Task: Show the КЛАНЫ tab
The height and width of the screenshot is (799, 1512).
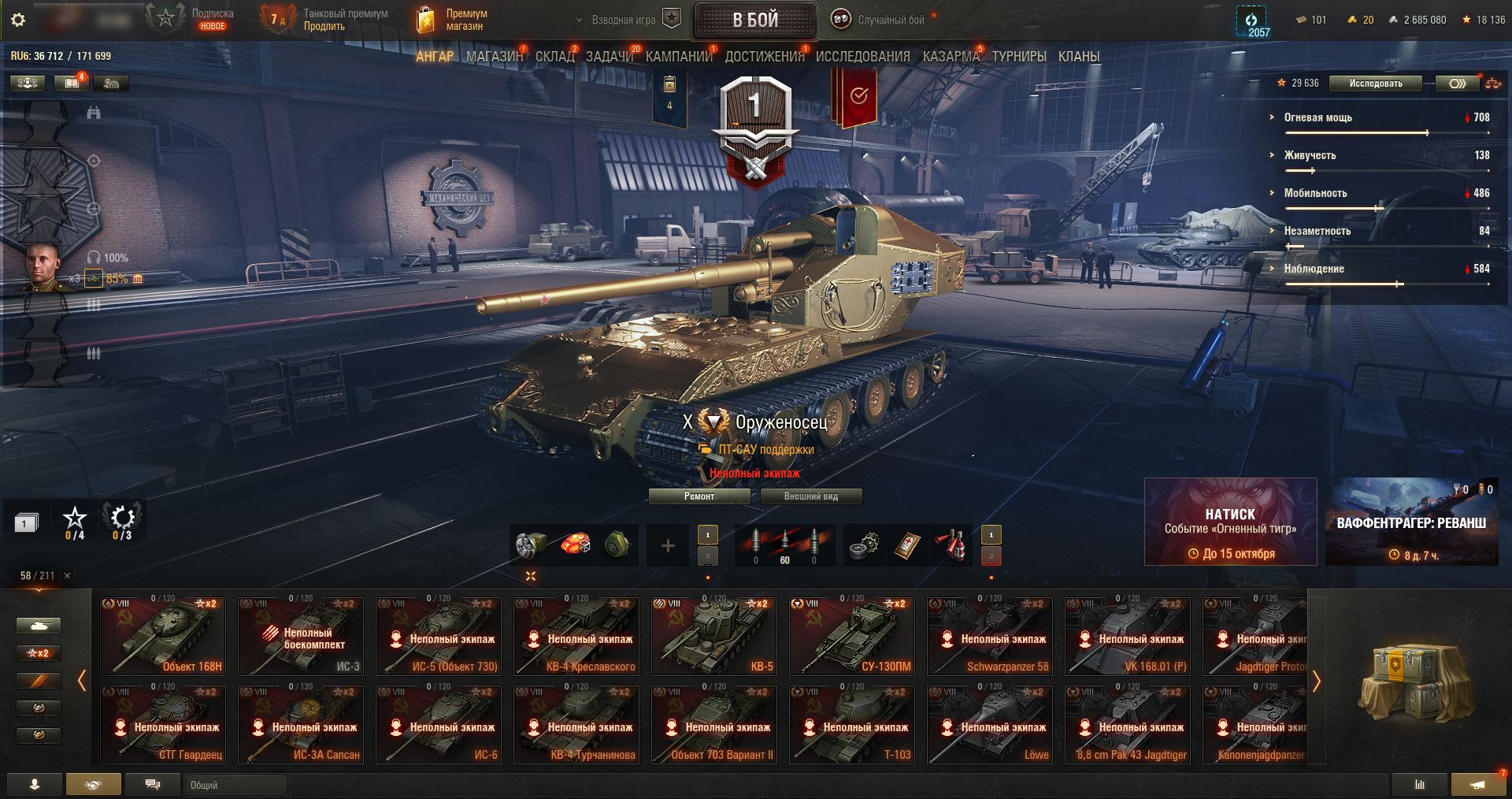Action: [x=1079, y=57]
